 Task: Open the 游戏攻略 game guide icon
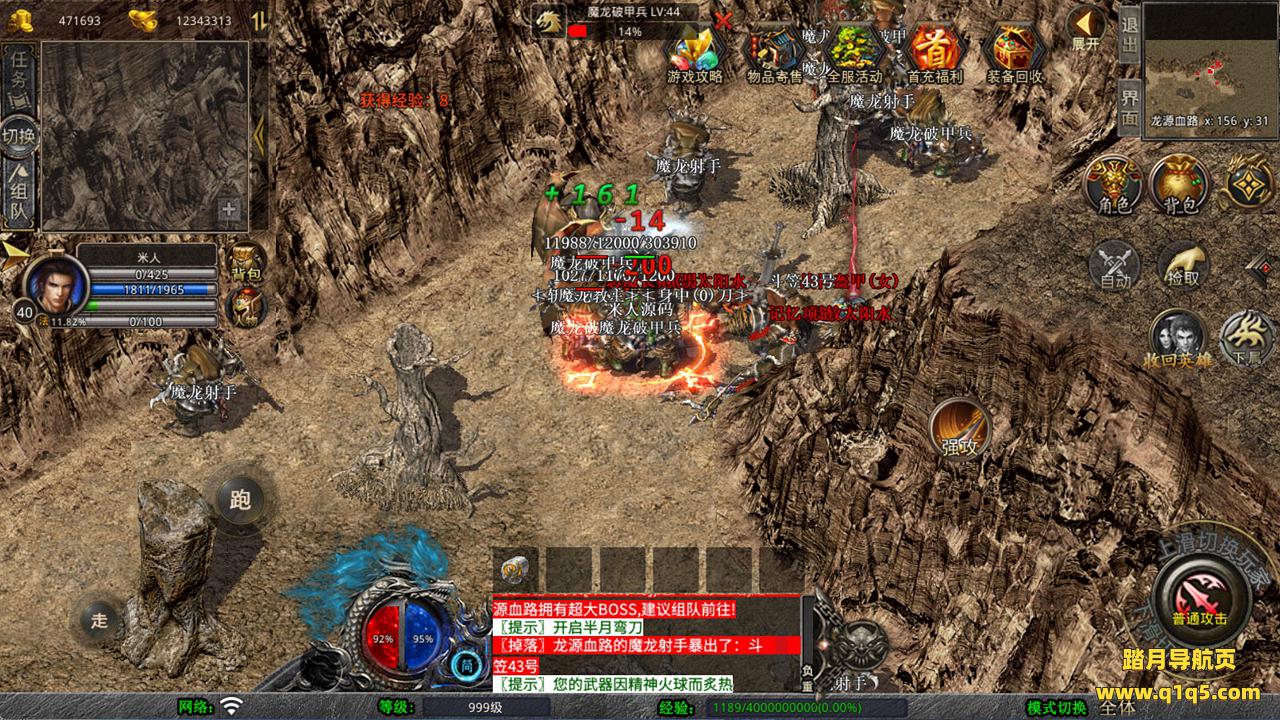[x=695, y=52]
